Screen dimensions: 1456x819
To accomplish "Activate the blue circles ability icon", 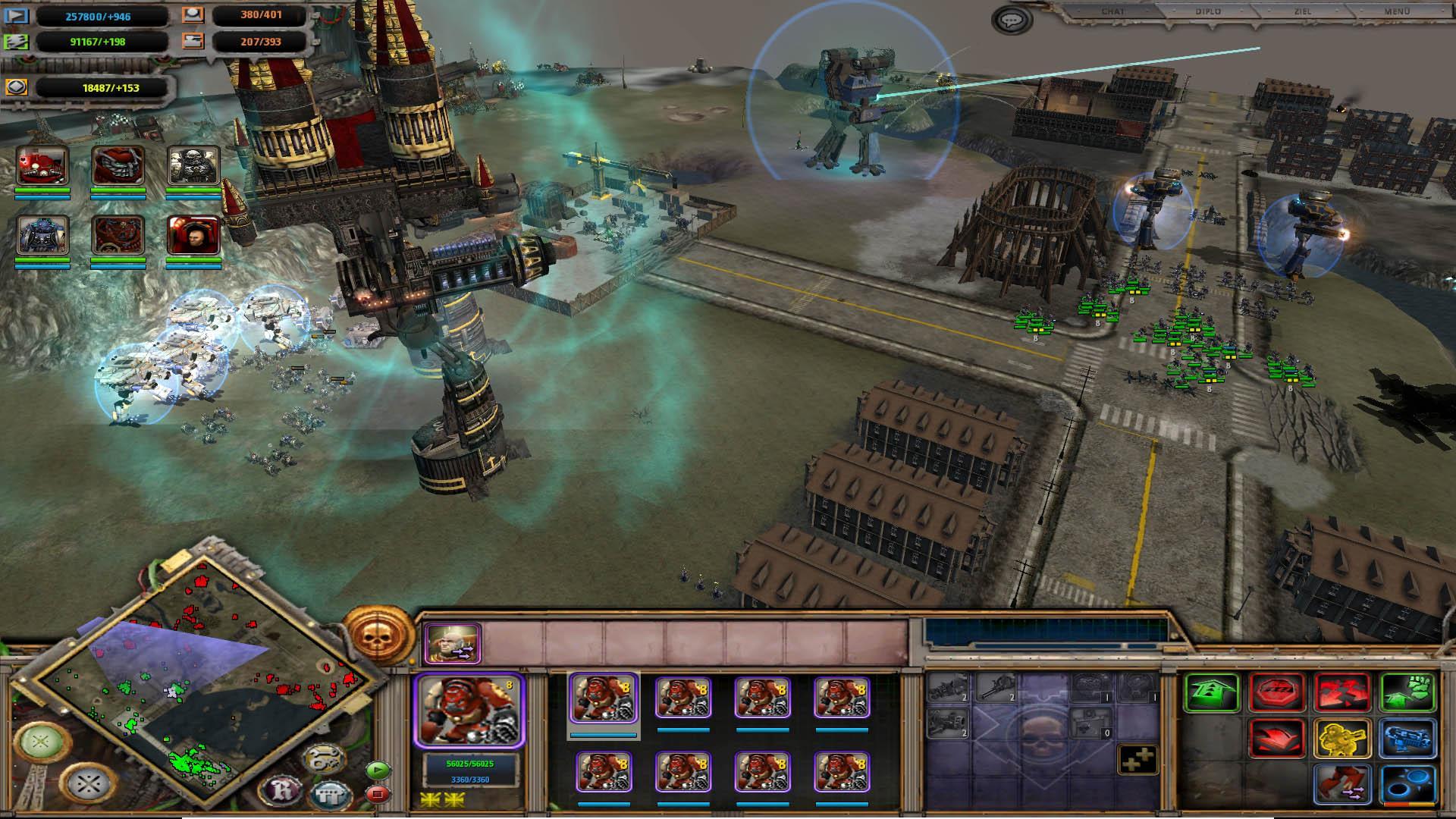I will (1408, 784).
